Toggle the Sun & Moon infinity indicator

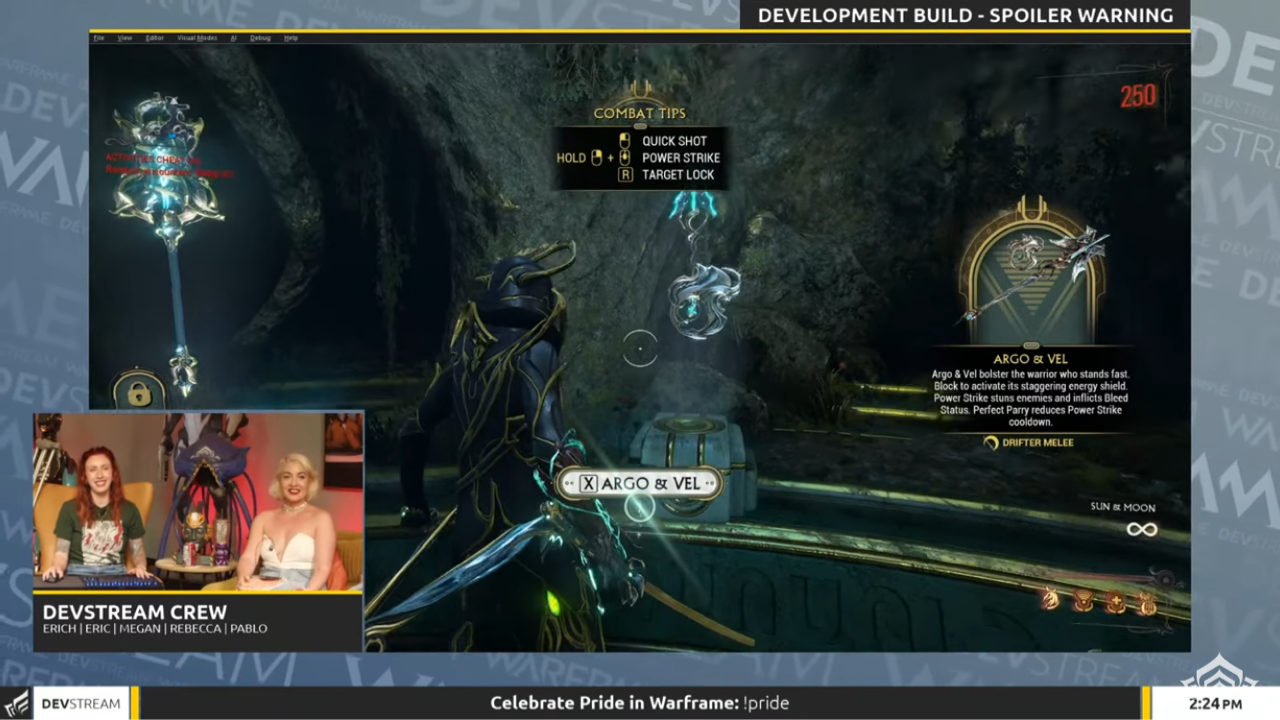tap(1141, 529)
